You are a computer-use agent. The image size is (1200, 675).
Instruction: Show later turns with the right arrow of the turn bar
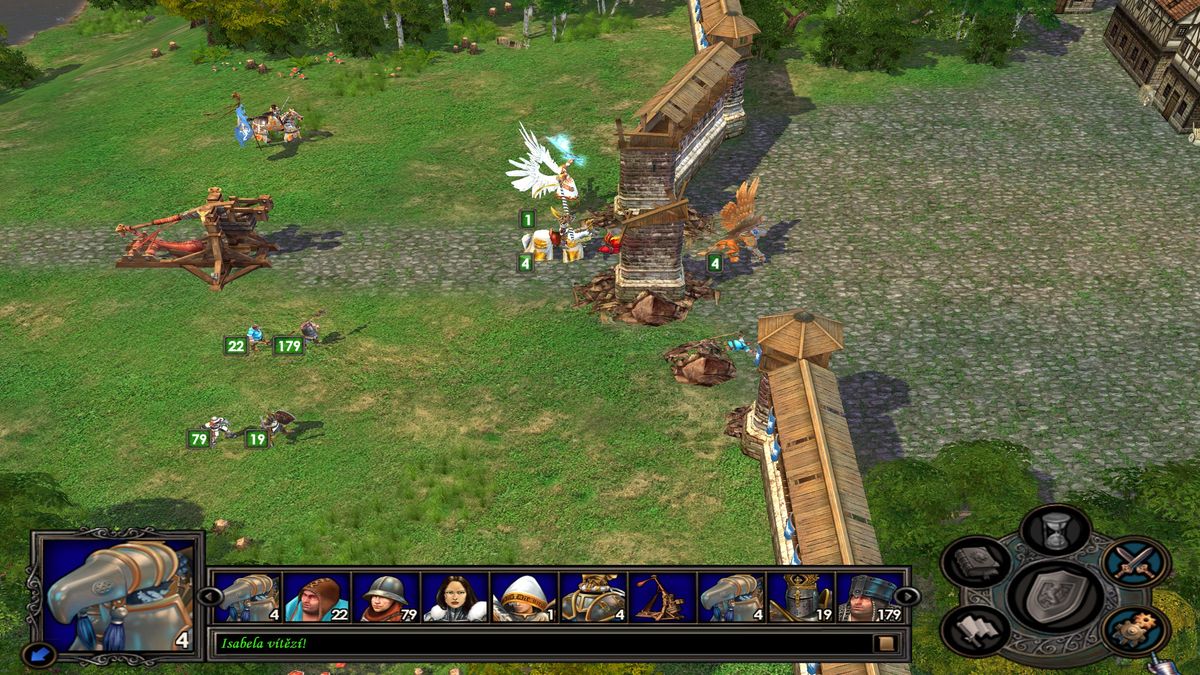pos(906,596)
